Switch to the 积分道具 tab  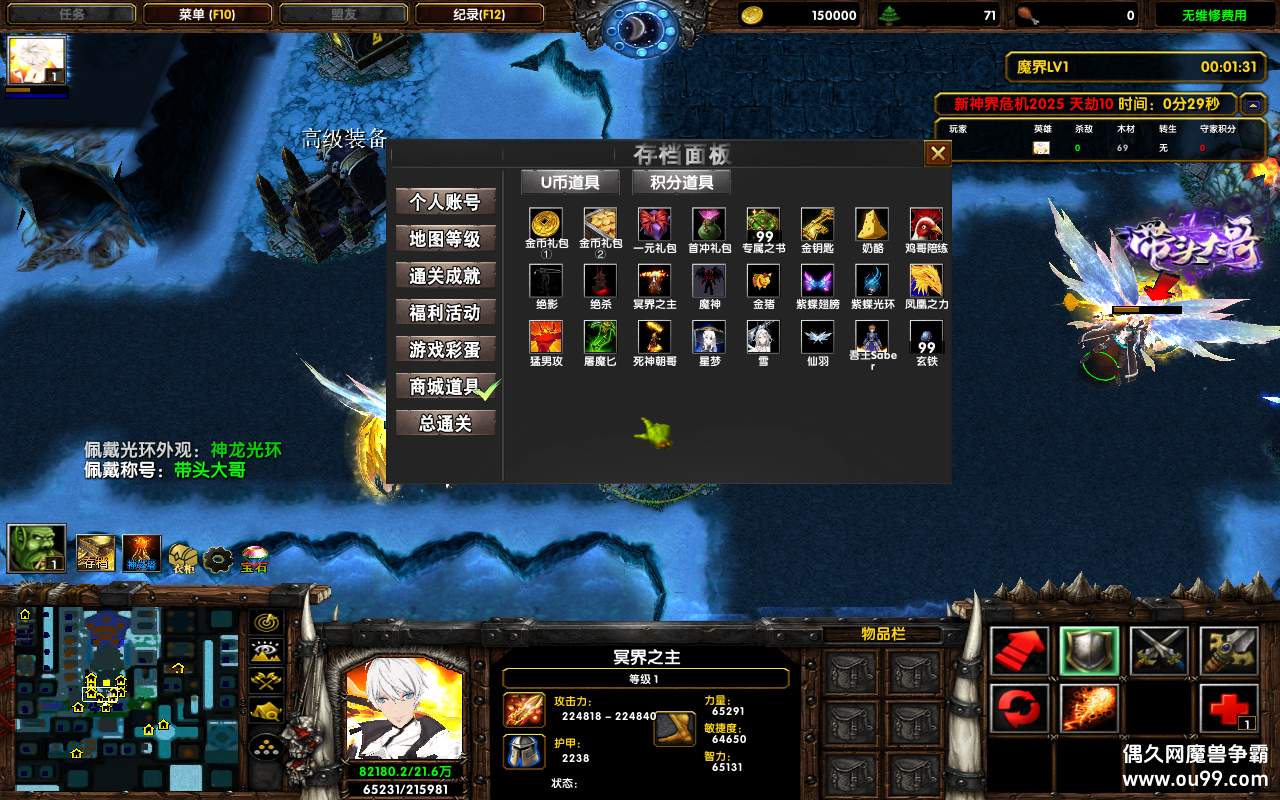[681, 182]
